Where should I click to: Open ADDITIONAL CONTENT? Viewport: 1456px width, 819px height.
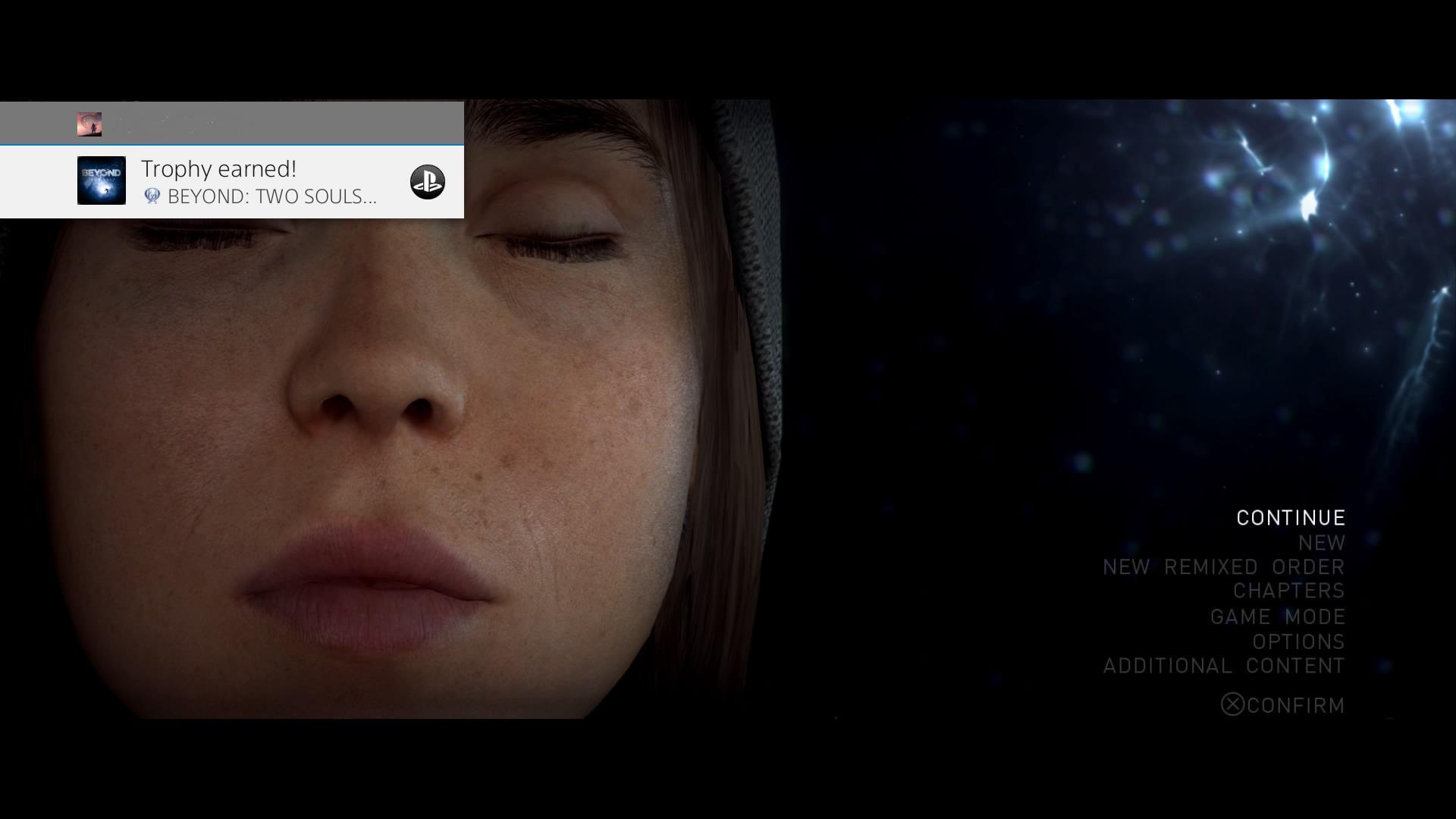[x=1223, y=667]
